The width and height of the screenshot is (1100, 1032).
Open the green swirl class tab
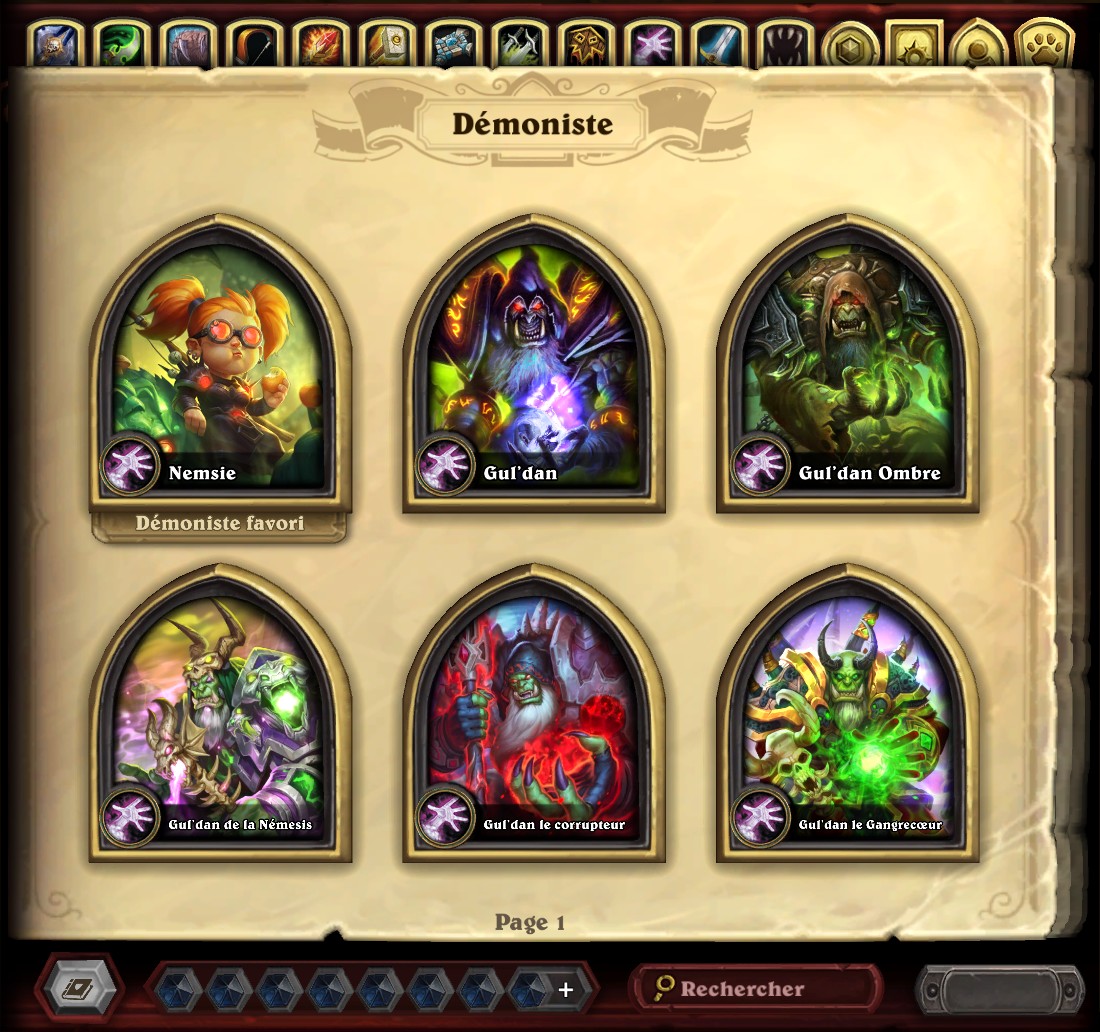click(123, 45)
